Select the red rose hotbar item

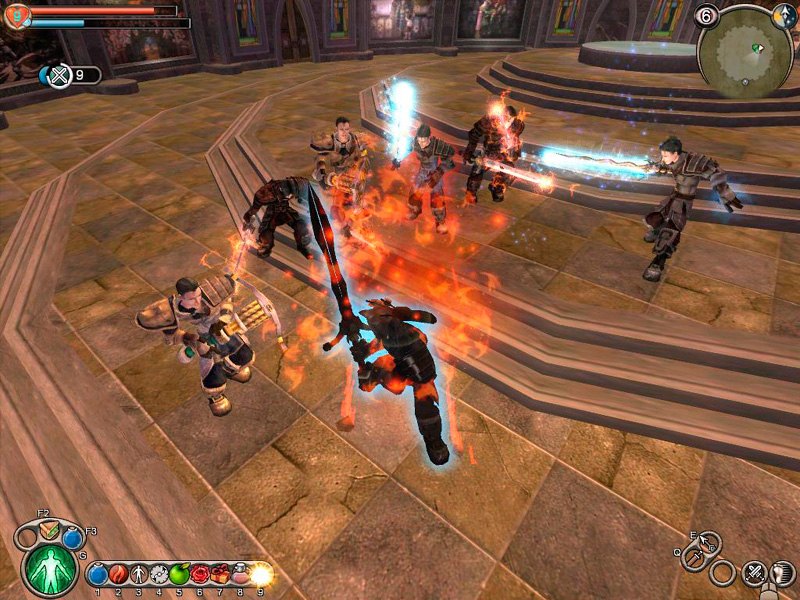coord(199,574)
